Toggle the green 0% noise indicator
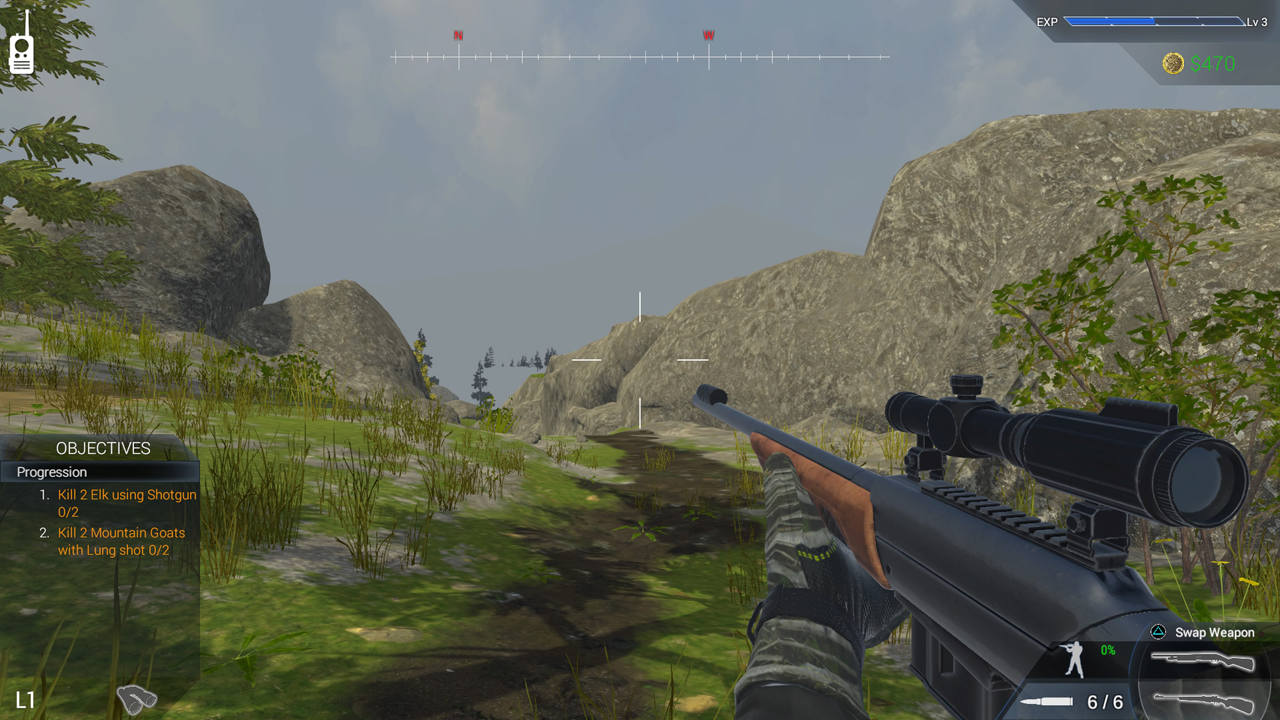The image size is (1280, 720). click(x=1107, y=649)
